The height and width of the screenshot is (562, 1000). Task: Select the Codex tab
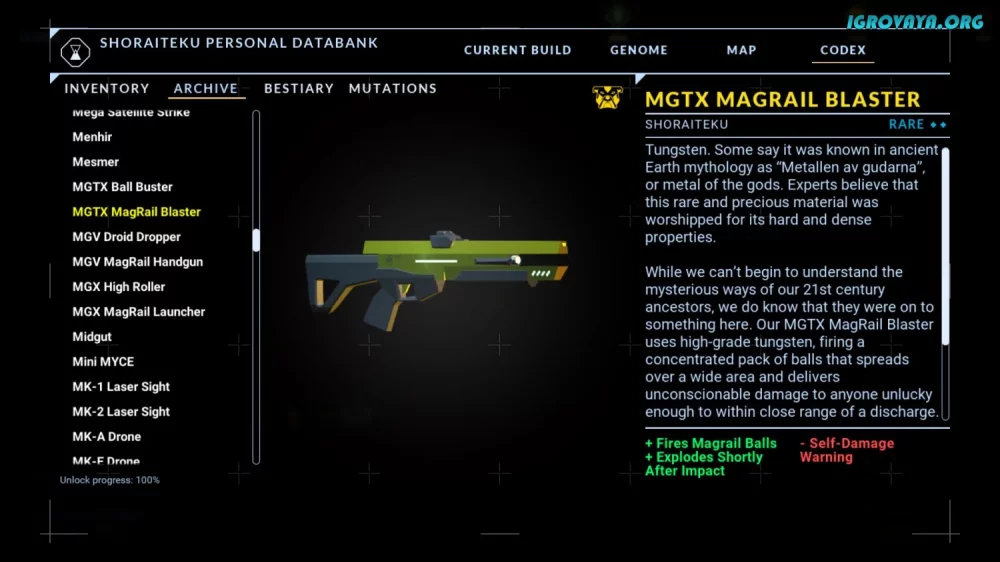click(x=842, y=50)
